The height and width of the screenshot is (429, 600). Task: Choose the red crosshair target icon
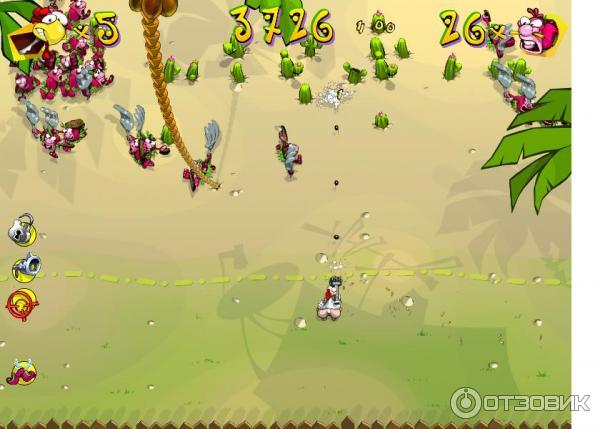tap(22, 300)
